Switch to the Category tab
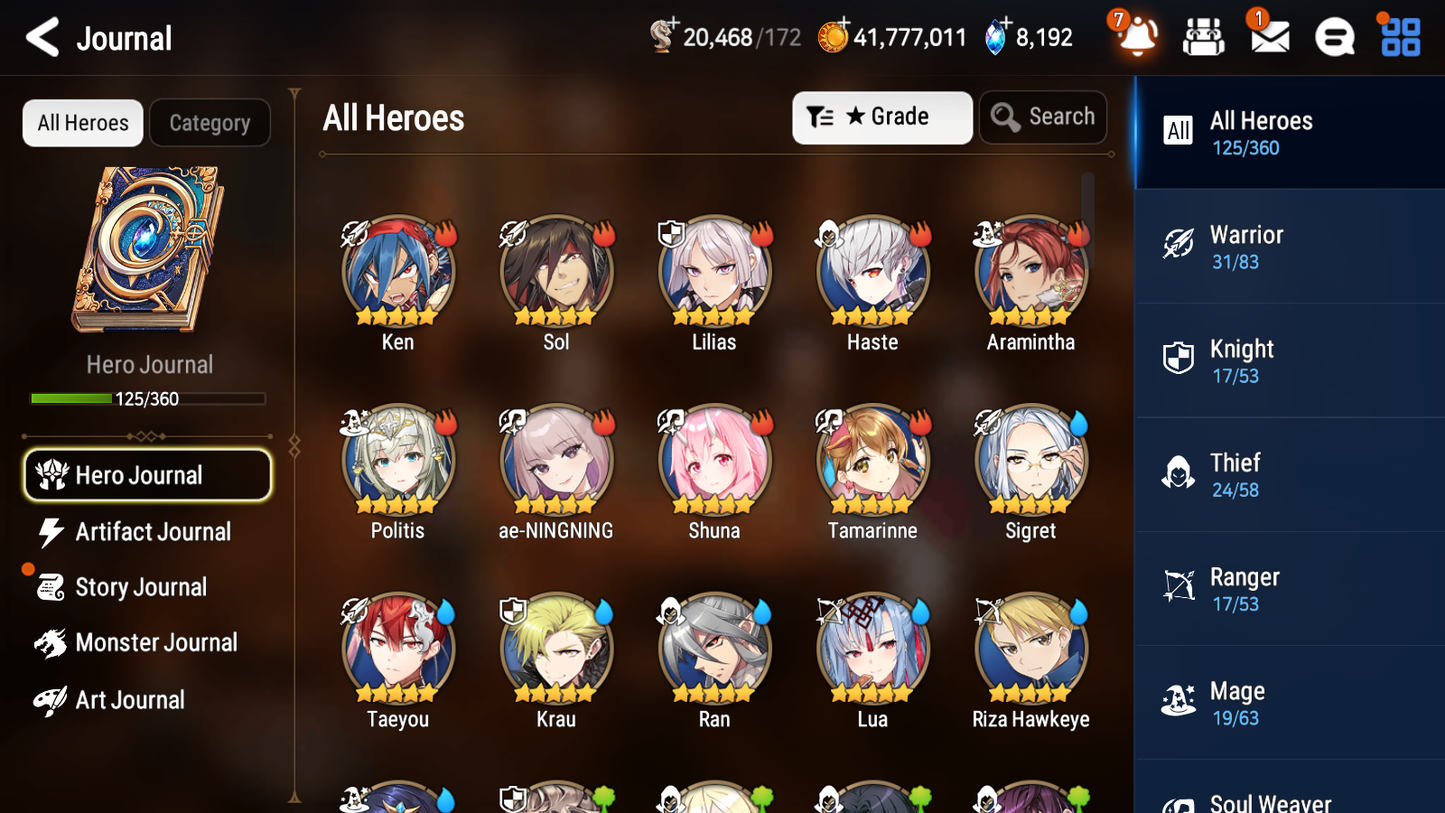This screenshot has width=1445, height=813. click(x=210, y=122)
